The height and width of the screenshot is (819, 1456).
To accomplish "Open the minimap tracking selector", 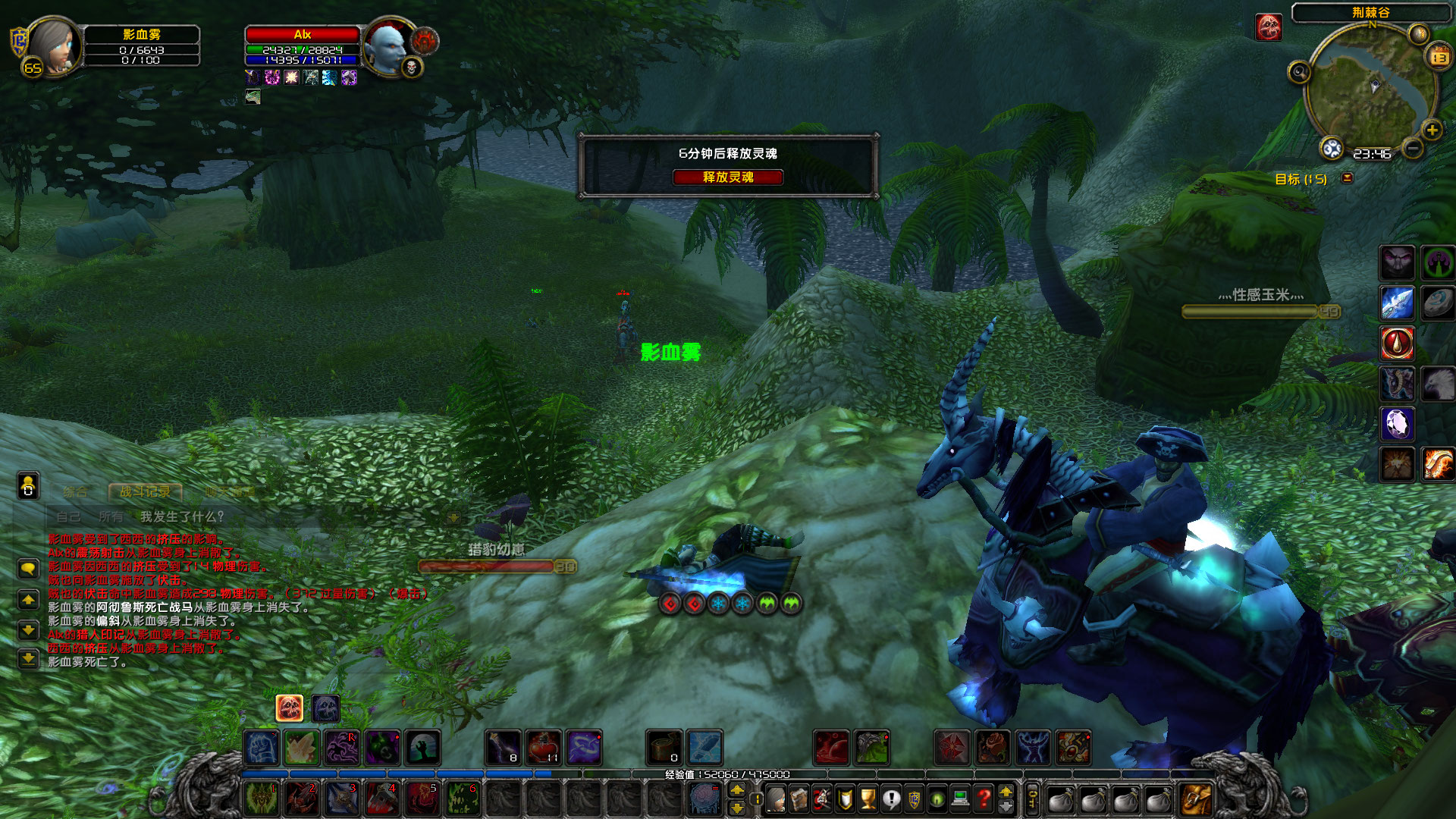I will [x=1300, y=72].
